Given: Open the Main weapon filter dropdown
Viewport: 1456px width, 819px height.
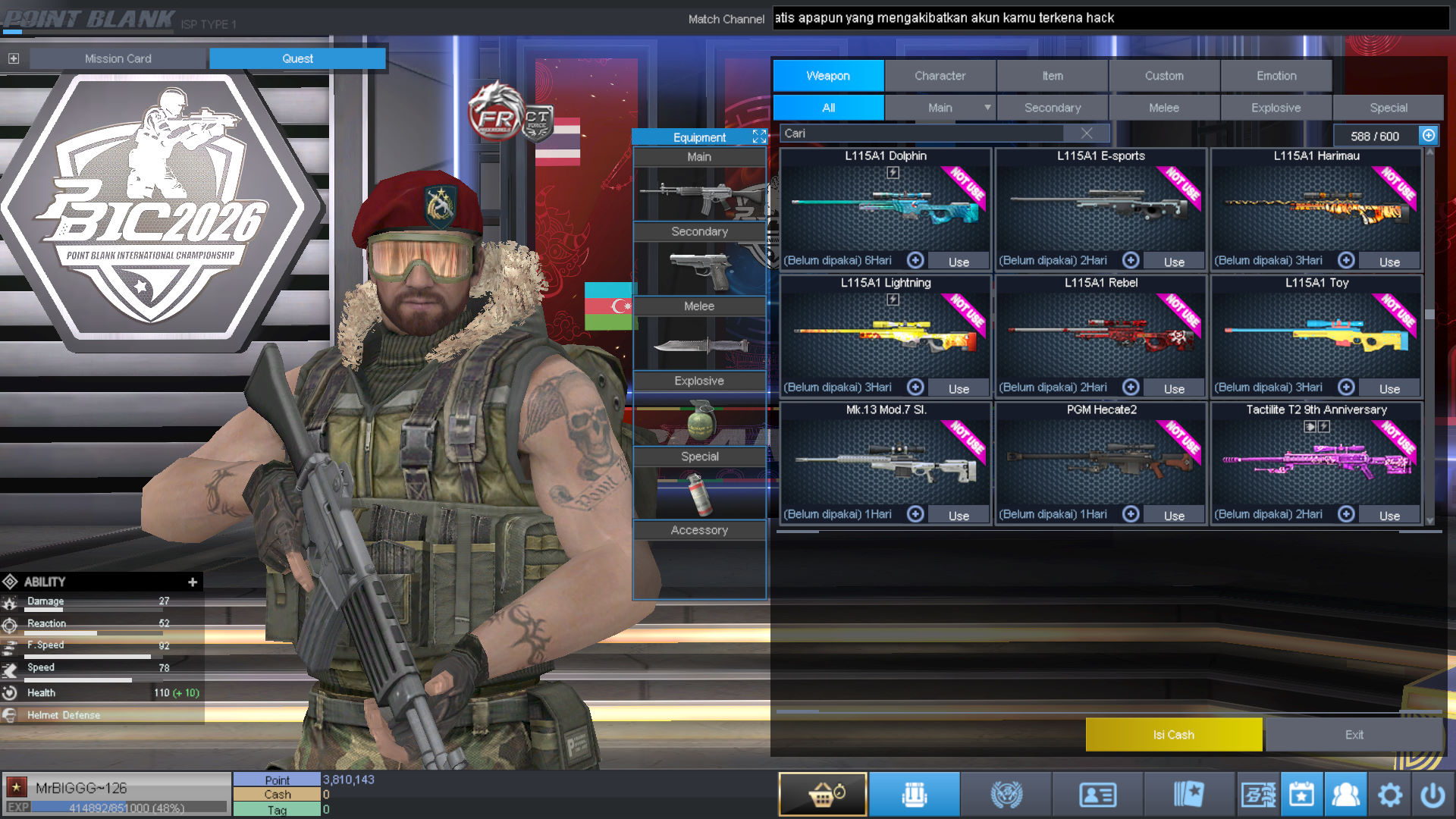Looking at the screenshot, I should tap(987, 108).
